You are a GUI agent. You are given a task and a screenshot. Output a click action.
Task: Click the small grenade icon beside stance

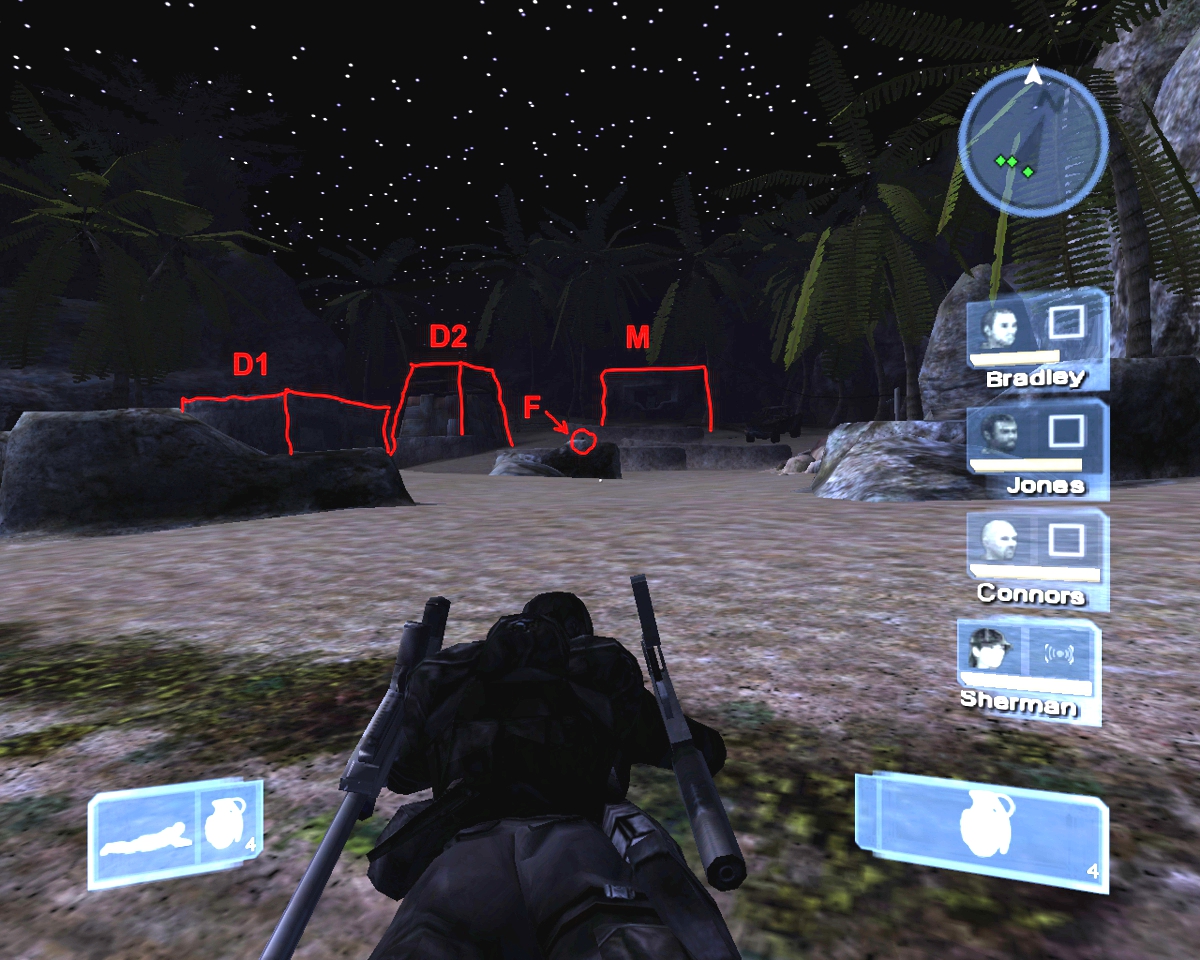click(227, 830)
